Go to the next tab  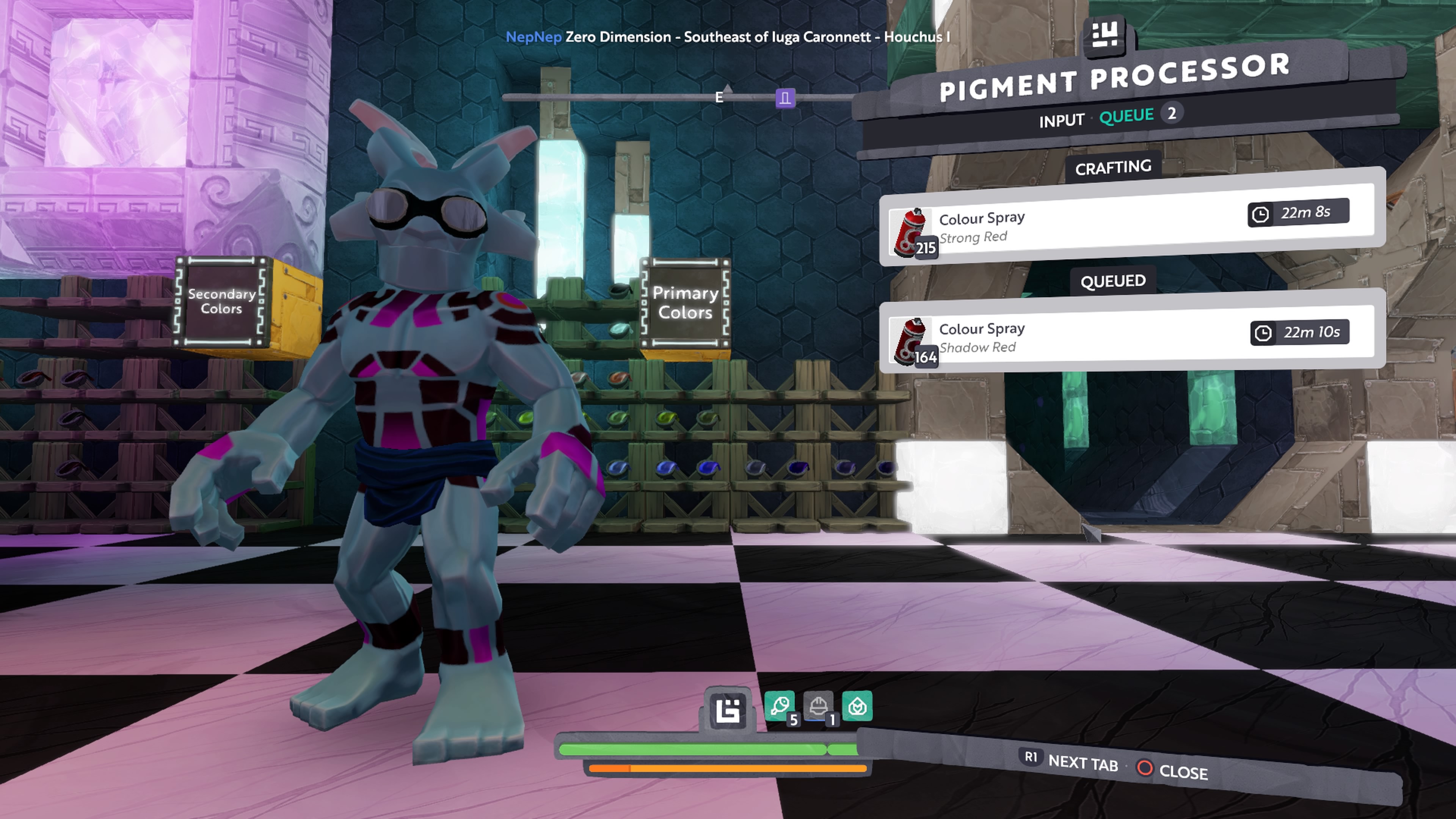(1072, 761)
